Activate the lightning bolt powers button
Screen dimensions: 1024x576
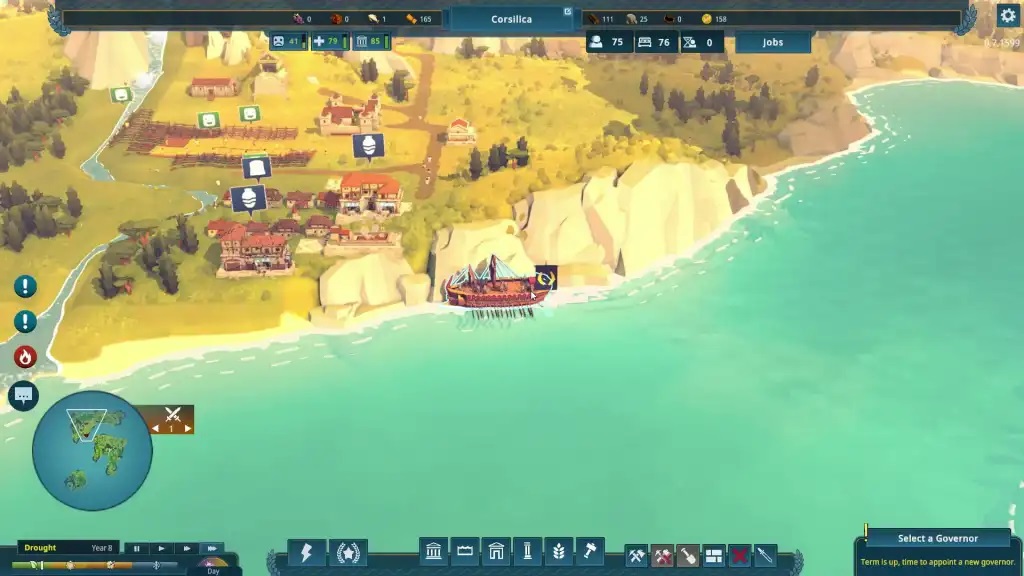pos(307,552)
